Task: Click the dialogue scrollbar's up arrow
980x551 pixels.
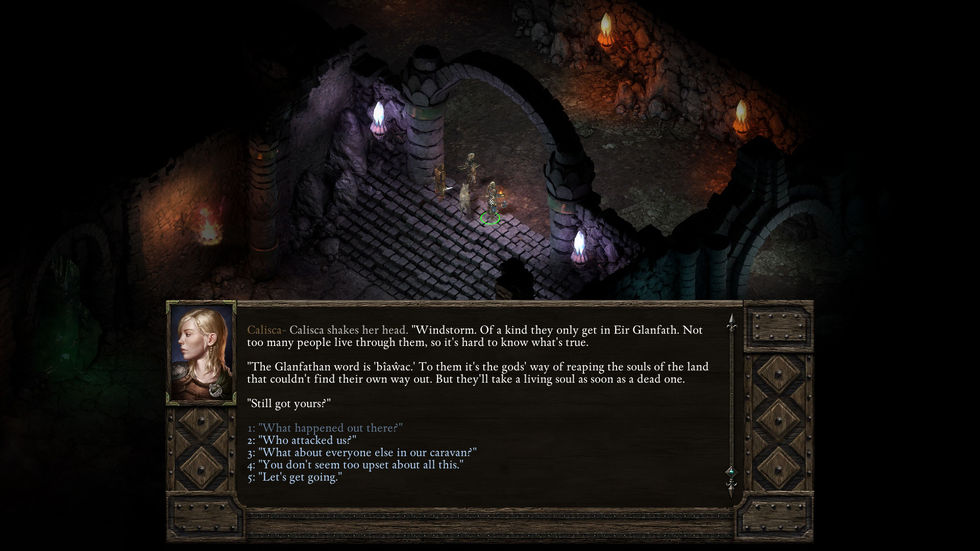Action: pyautogui.click(x=731, y=323)
